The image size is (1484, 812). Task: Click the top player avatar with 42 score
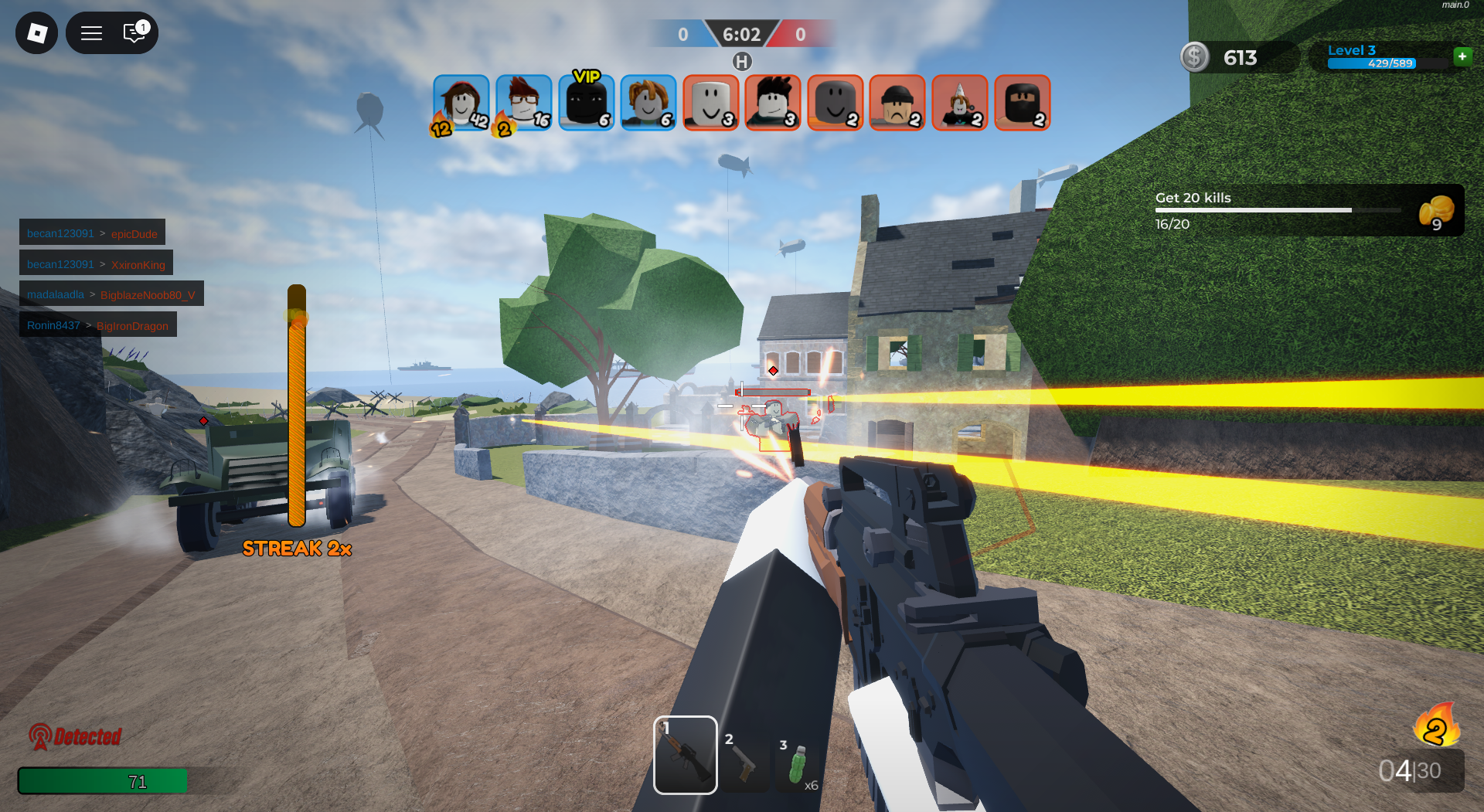(461, 103)
